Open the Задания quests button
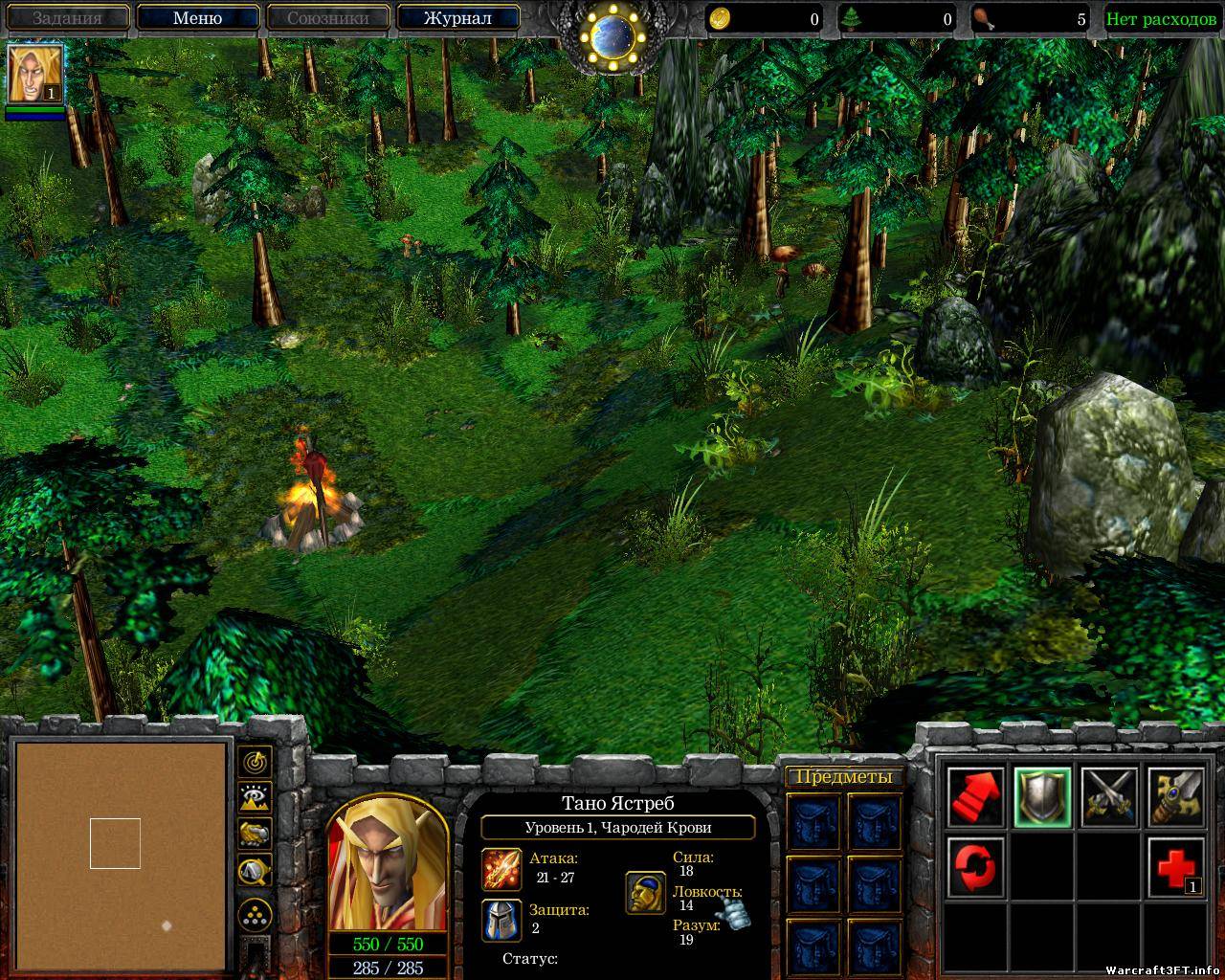This screenshot has height=980, width=1225. 67,18
